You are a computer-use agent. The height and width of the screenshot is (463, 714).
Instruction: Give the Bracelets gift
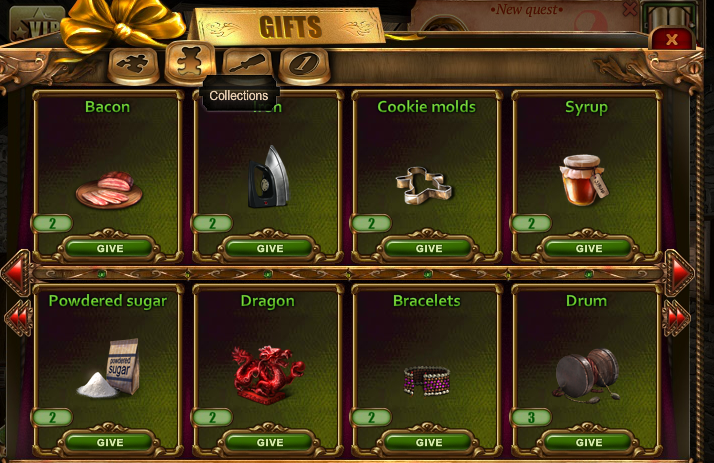[428, 442]
